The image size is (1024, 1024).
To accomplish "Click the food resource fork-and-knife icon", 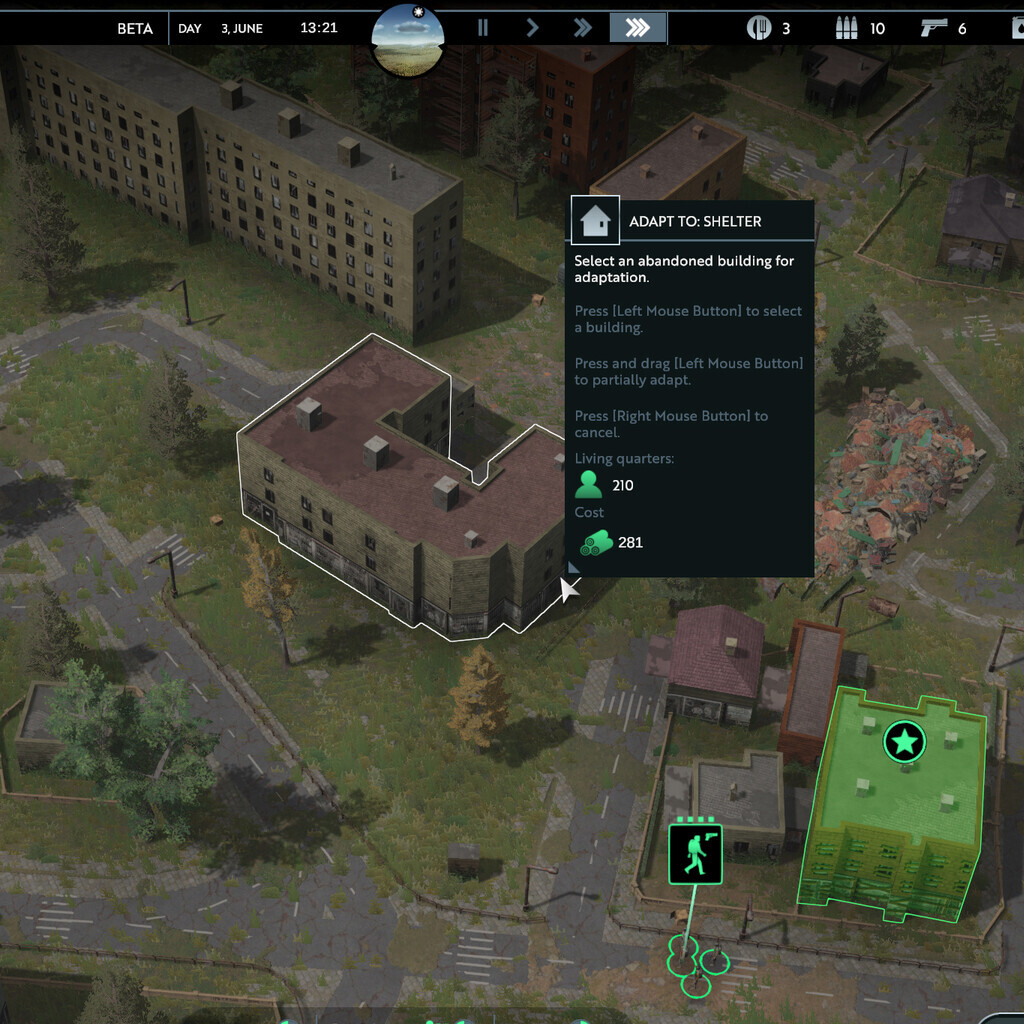I will pos(759,28).
